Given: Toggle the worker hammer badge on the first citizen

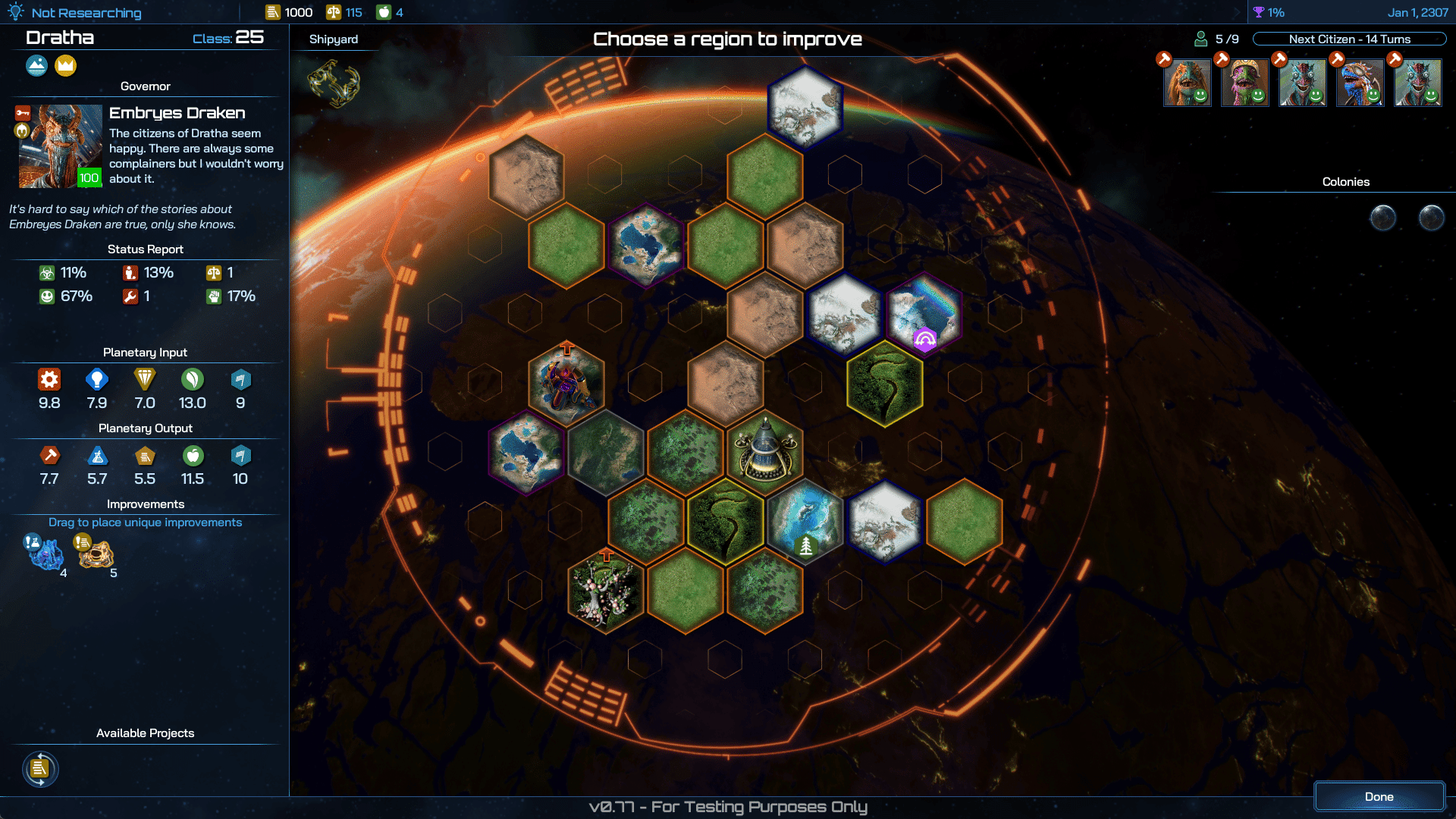Looking at the screenshot, I should 1163,58.
